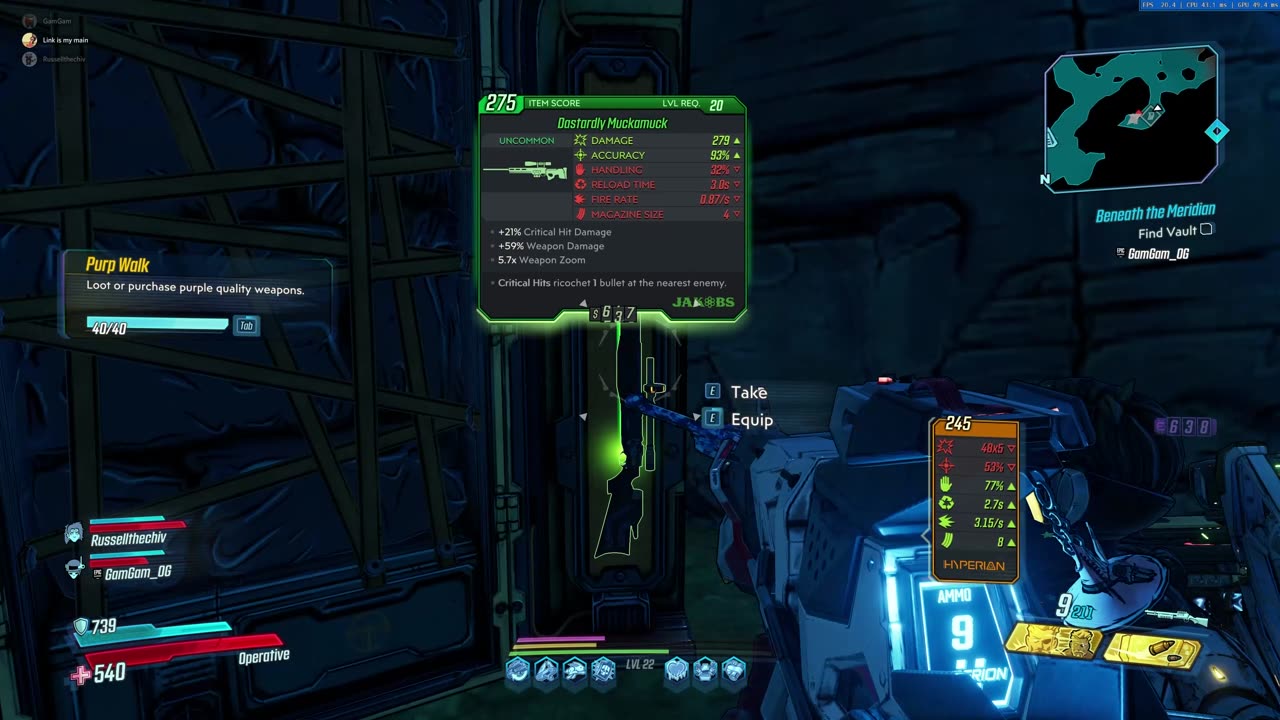Choose the Take option for the weapon

pos(748,392)
